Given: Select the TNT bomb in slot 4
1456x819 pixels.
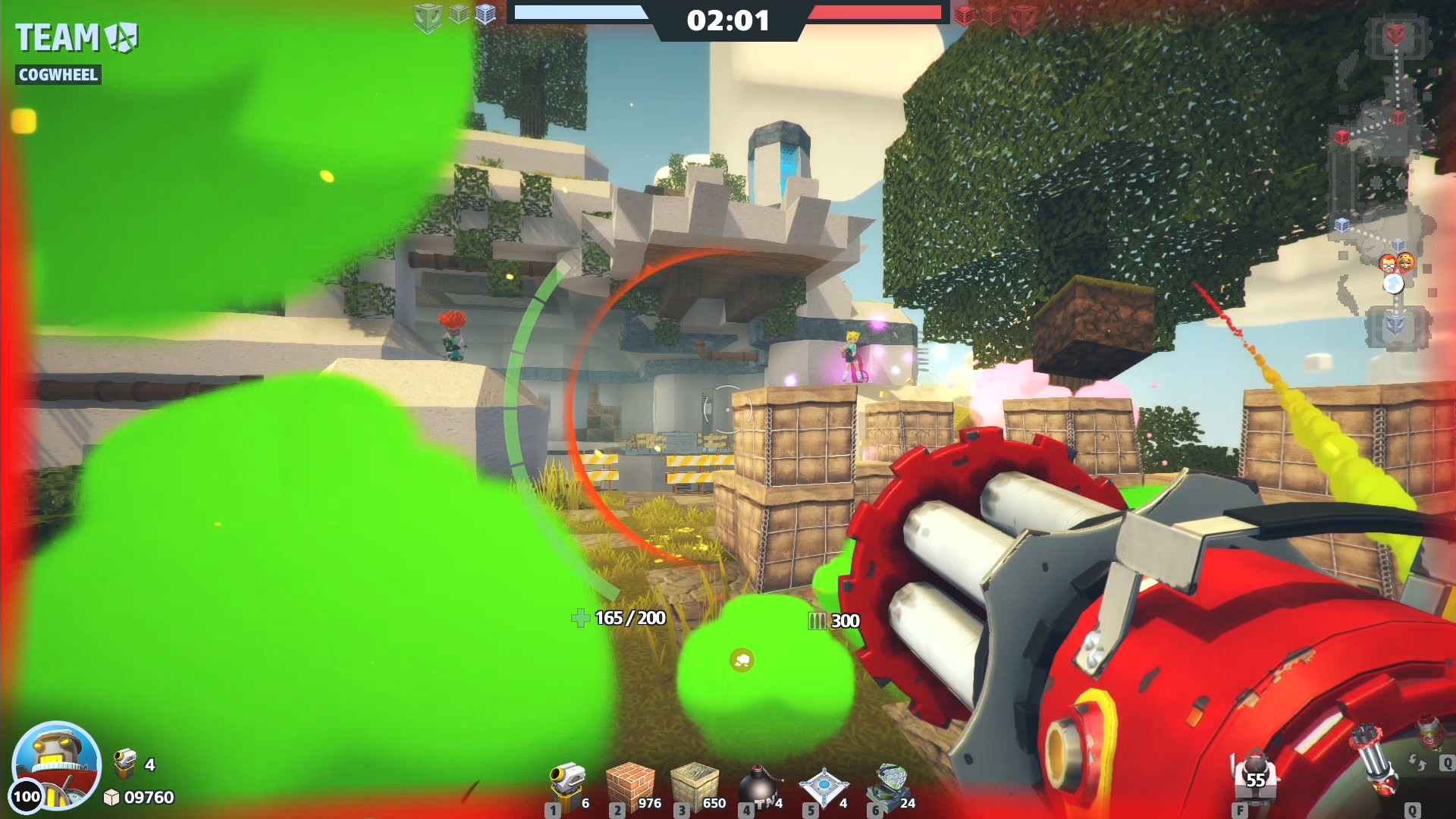Looking at the screenshot, I should click(x=762, y=781).
